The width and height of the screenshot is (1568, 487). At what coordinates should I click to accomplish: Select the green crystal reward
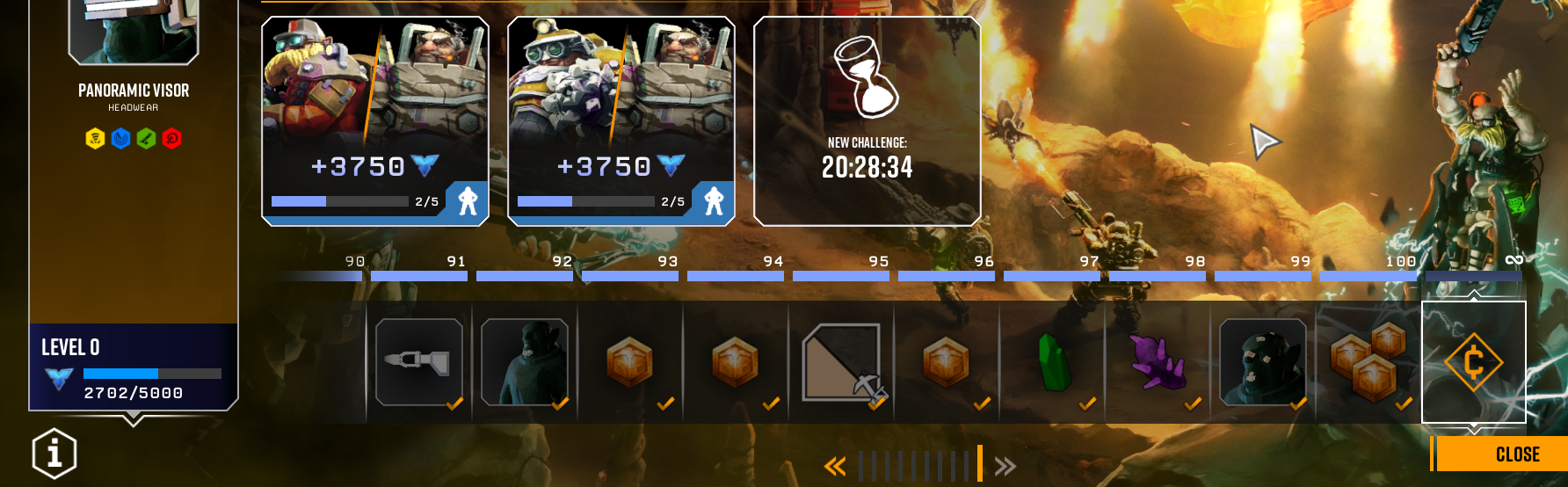tap(1052, 362)
